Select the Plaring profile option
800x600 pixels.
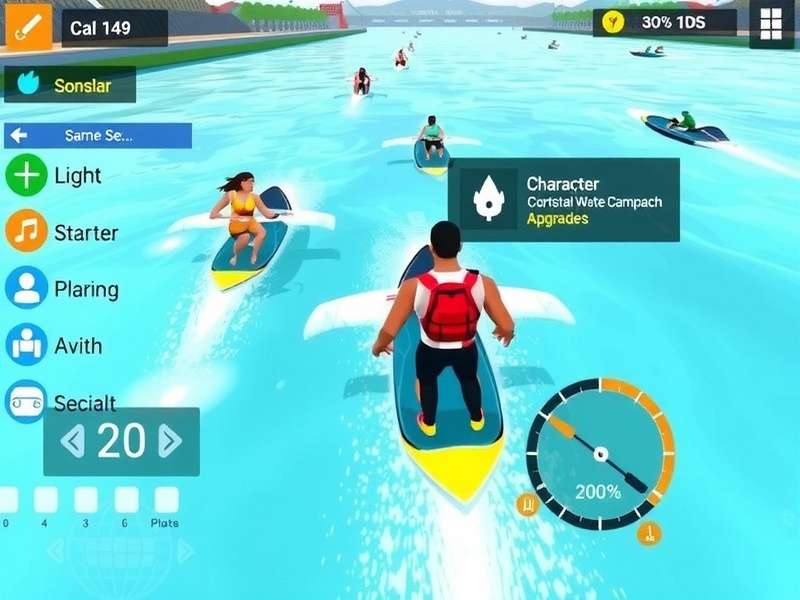point(26,288)
